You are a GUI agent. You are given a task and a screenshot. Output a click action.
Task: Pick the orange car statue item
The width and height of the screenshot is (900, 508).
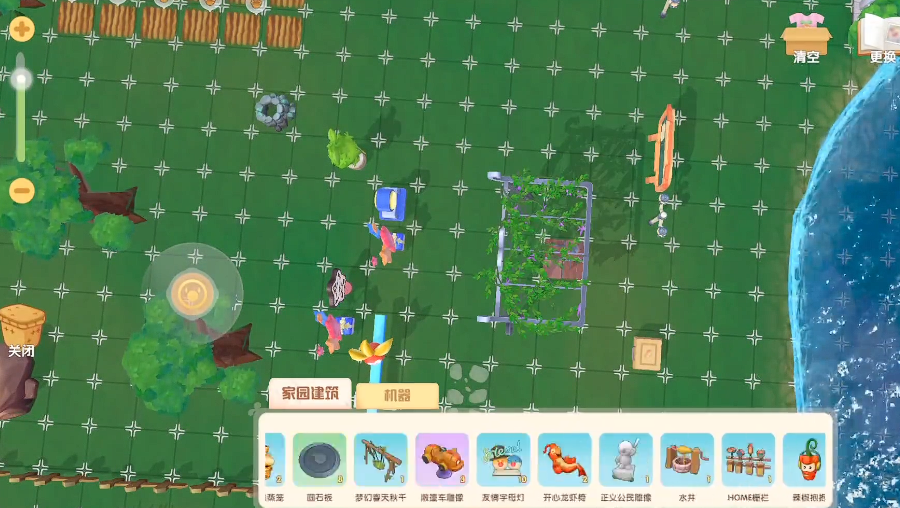(x=441, y=460)
